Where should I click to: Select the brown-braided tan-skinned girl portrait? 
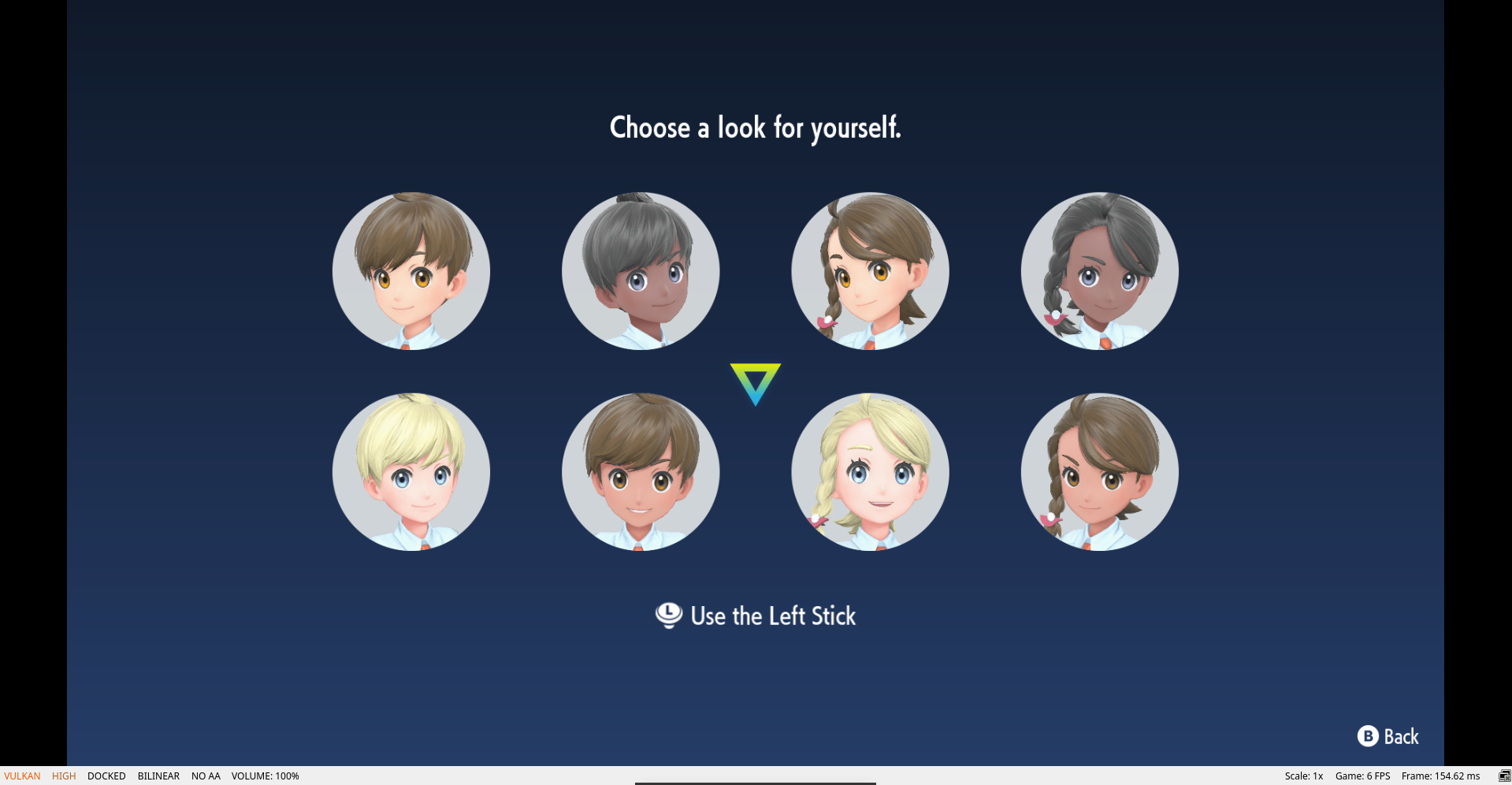point(1099,471)
